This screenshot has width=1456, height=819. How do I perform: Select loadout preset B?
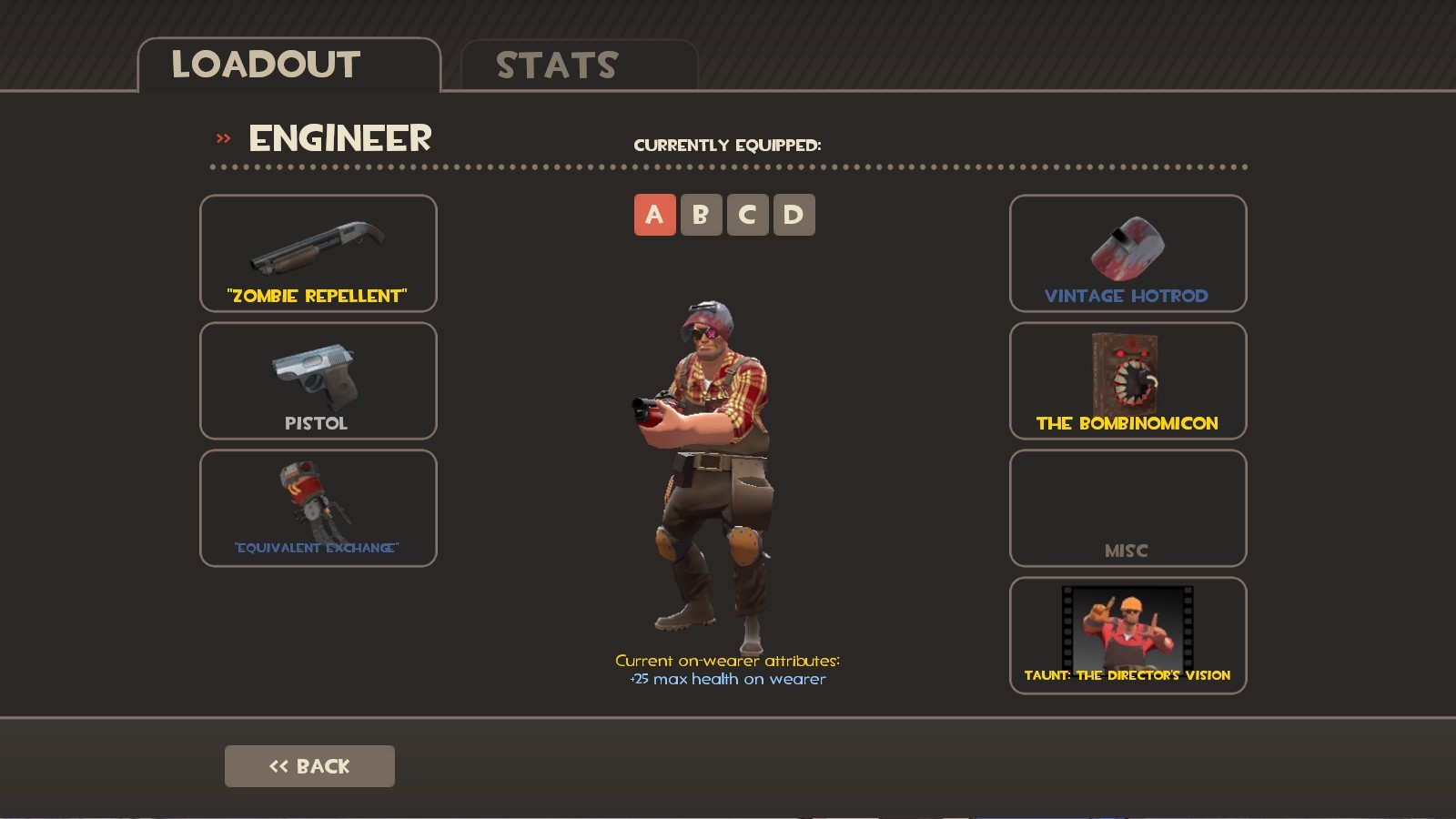(x=701, y=215)
